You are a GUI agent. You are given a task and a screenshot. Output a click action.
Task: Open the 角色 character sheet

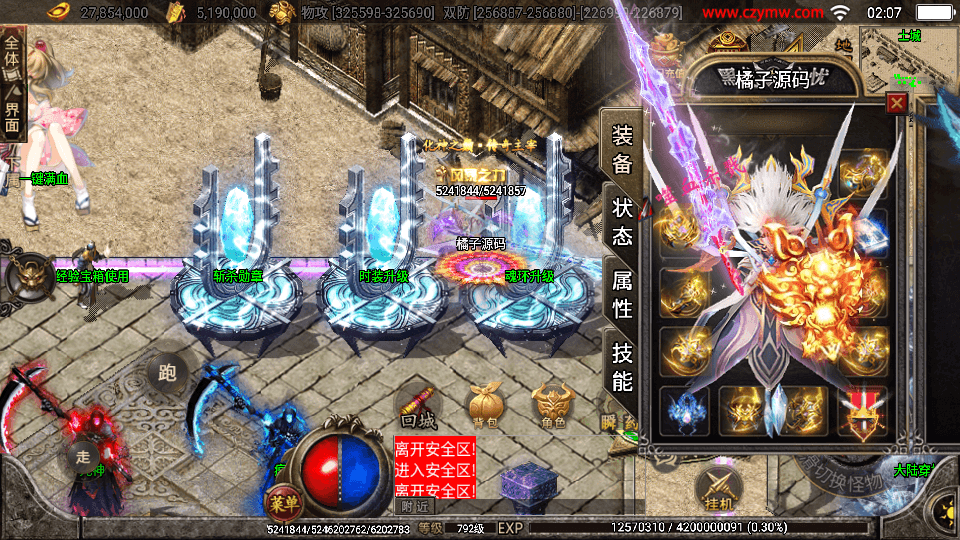551,406
